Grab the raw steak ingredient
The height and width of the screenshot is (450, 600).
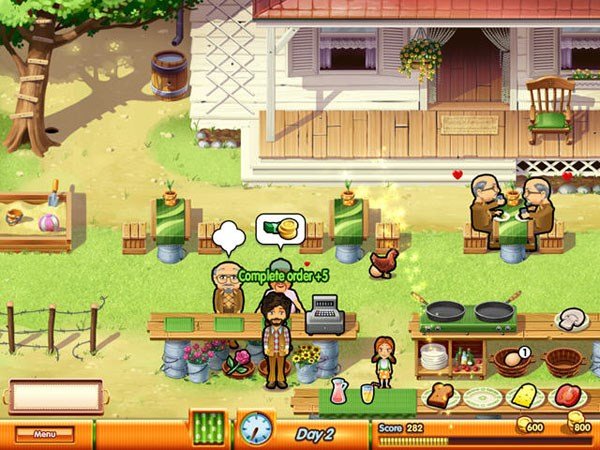point(567,394)
